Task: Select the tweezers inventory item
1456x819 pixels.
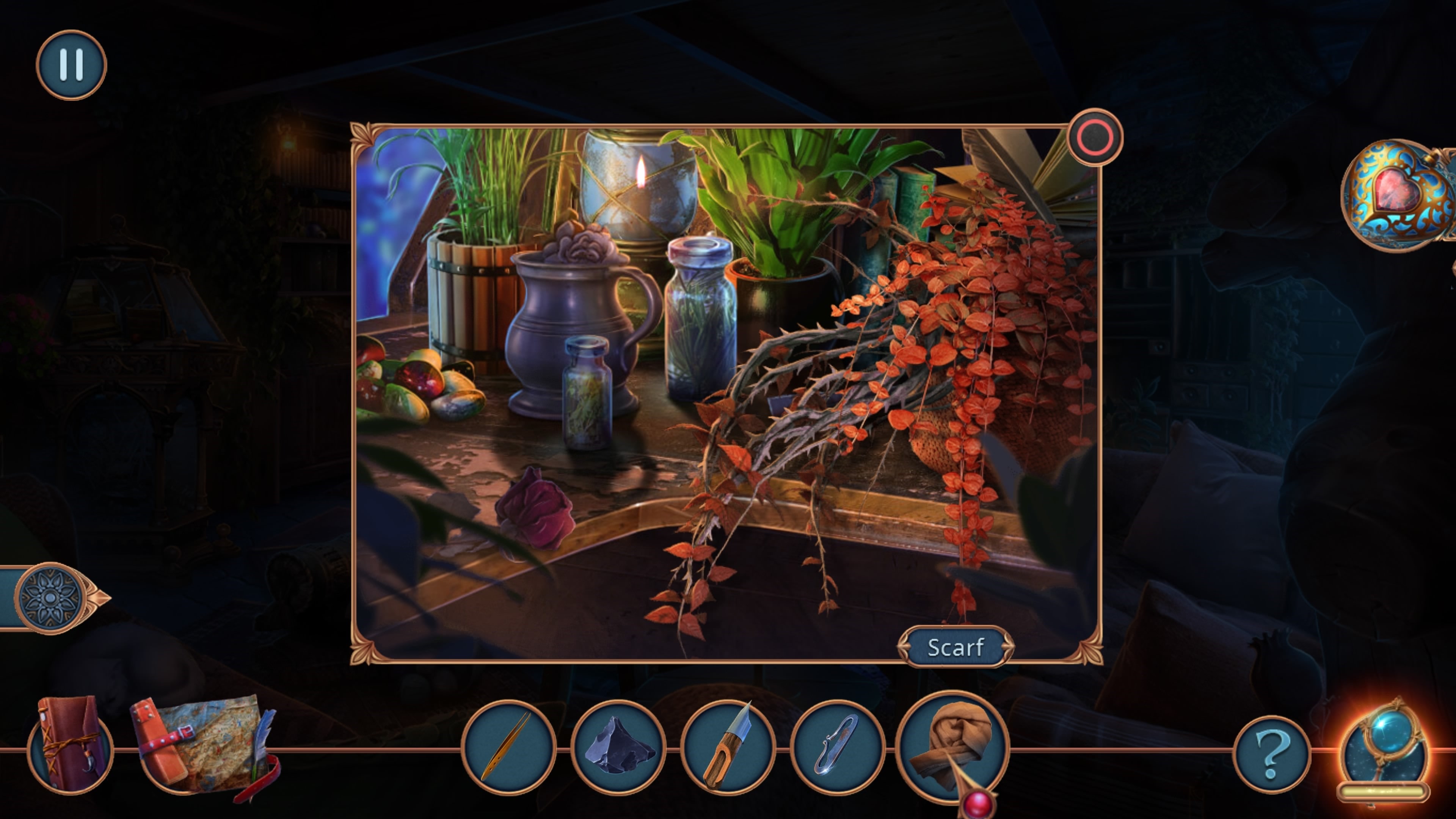Action: pos(508,747)
